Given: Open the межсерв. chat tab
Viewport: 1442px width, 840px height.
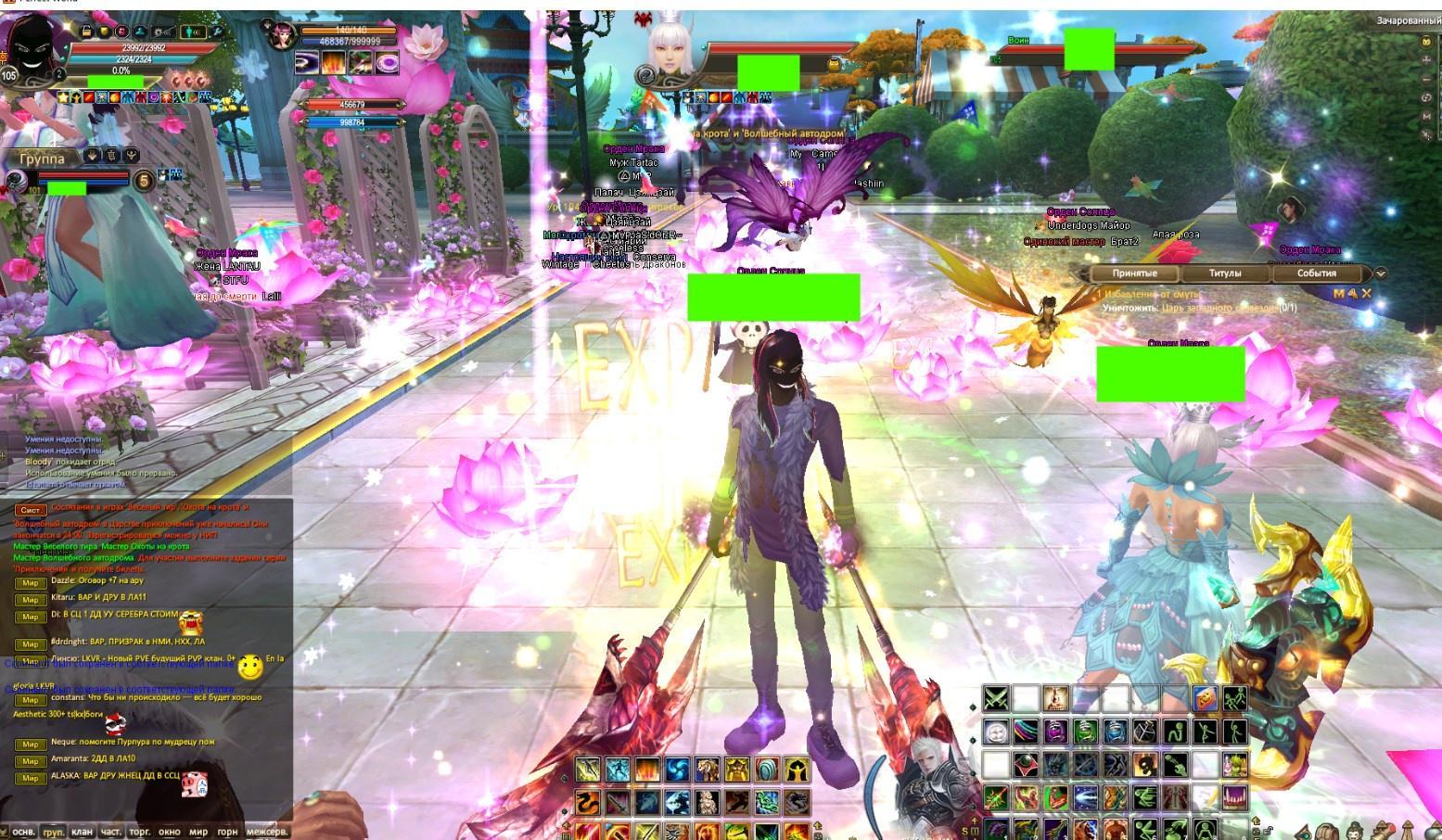Looking at the screenshot, I should 267,832.
